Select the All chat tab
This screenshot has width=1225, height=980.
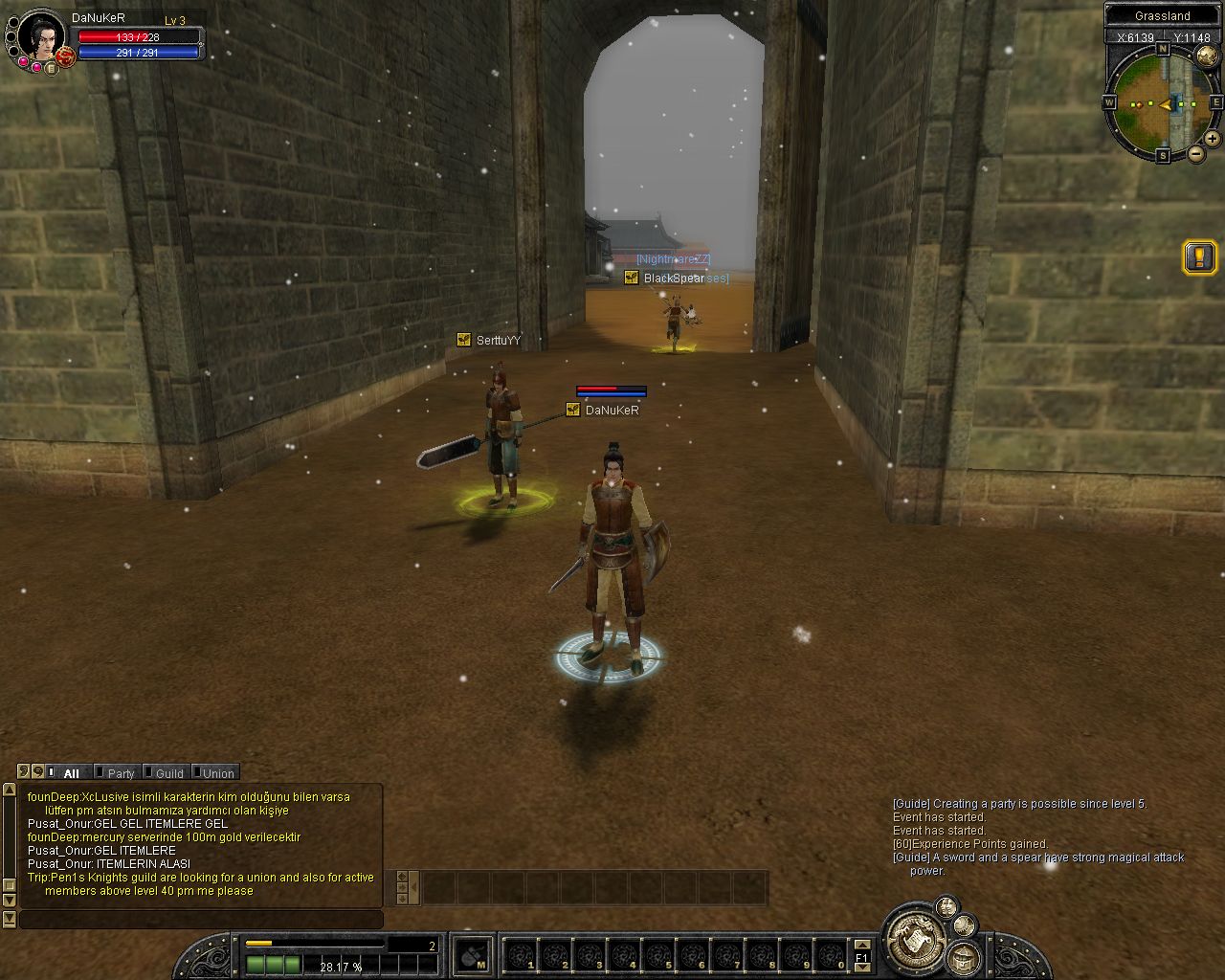[70, 773]
